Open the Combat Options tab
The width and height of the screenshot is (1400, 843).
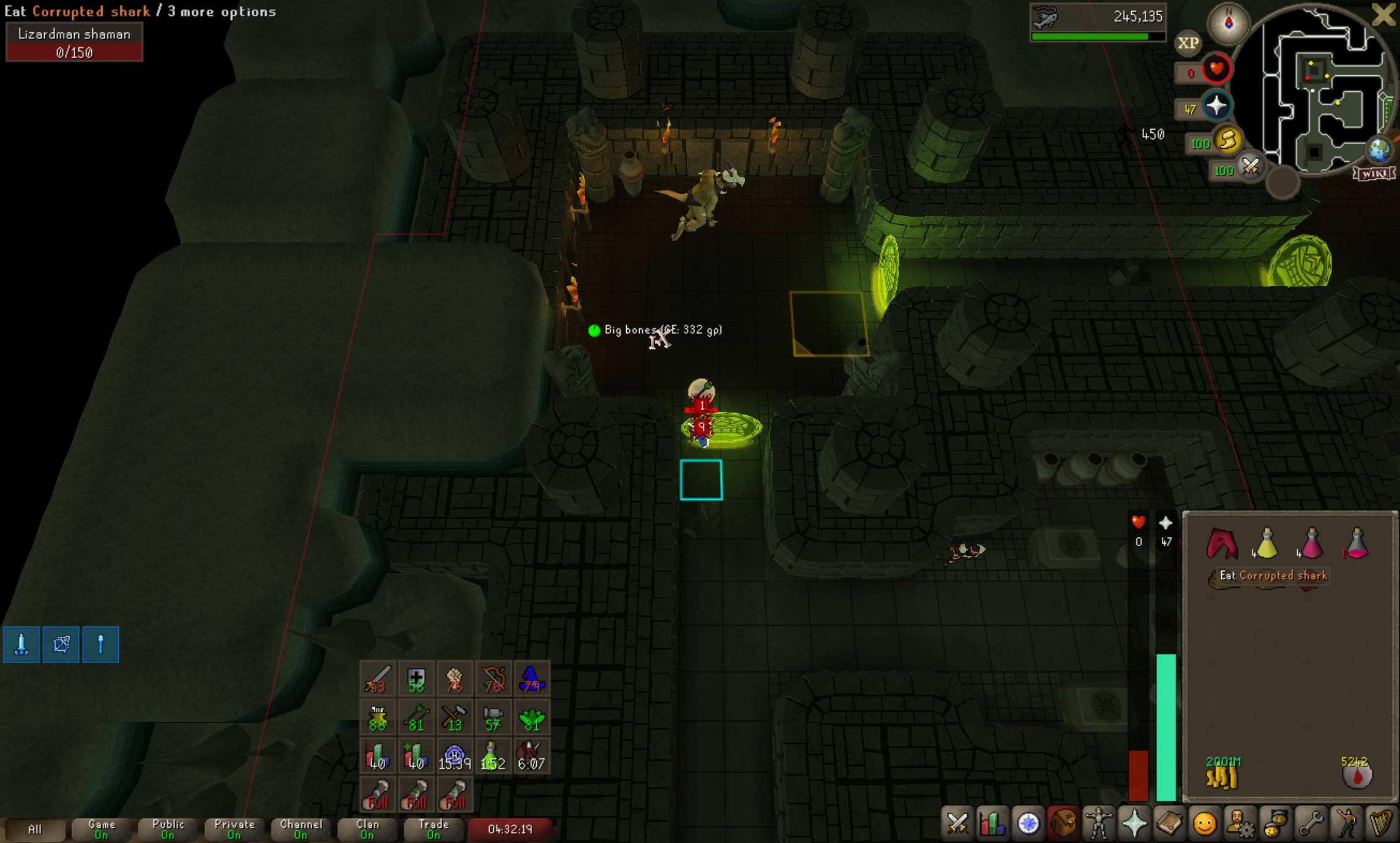(957, 823)
